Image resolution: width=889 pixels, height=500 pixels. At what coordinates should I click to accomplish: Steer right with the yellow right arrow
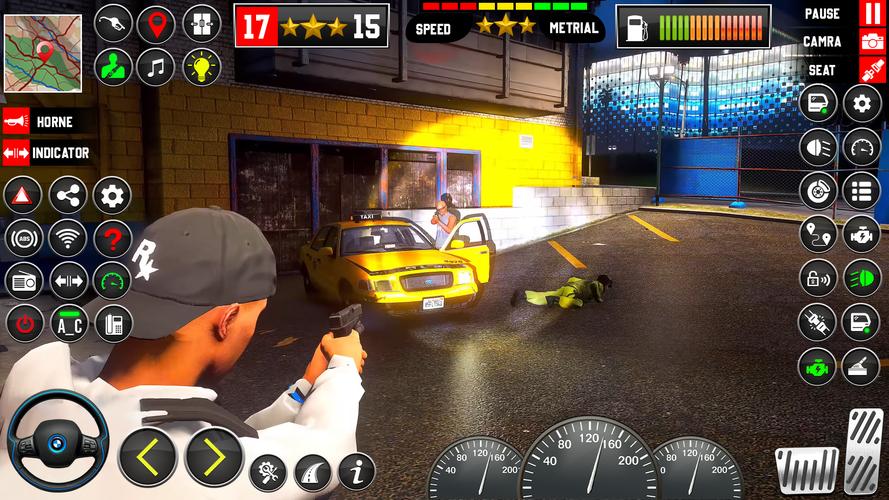[213, 456]
